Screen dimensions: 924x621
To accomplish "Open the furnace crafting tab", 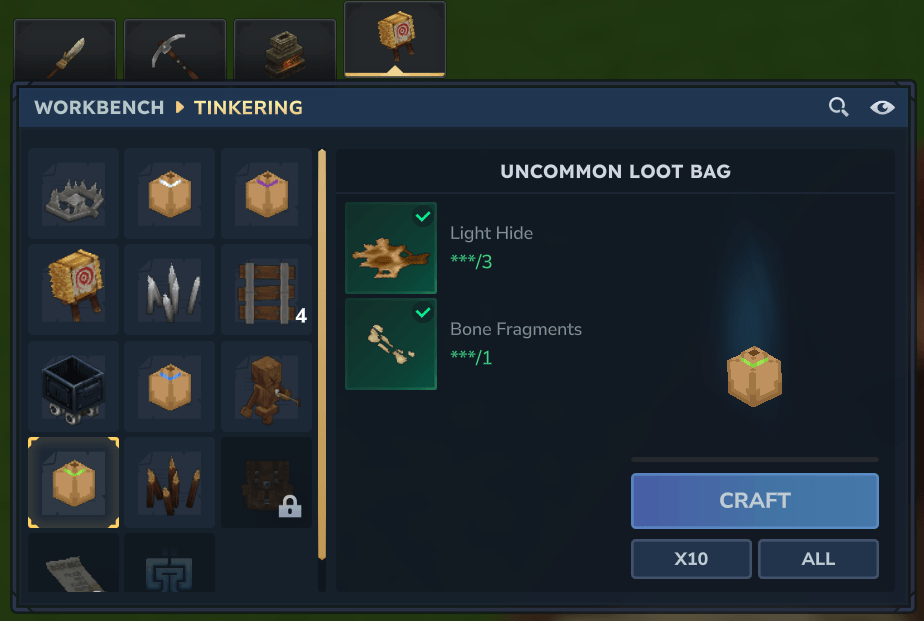I will 285,50.
